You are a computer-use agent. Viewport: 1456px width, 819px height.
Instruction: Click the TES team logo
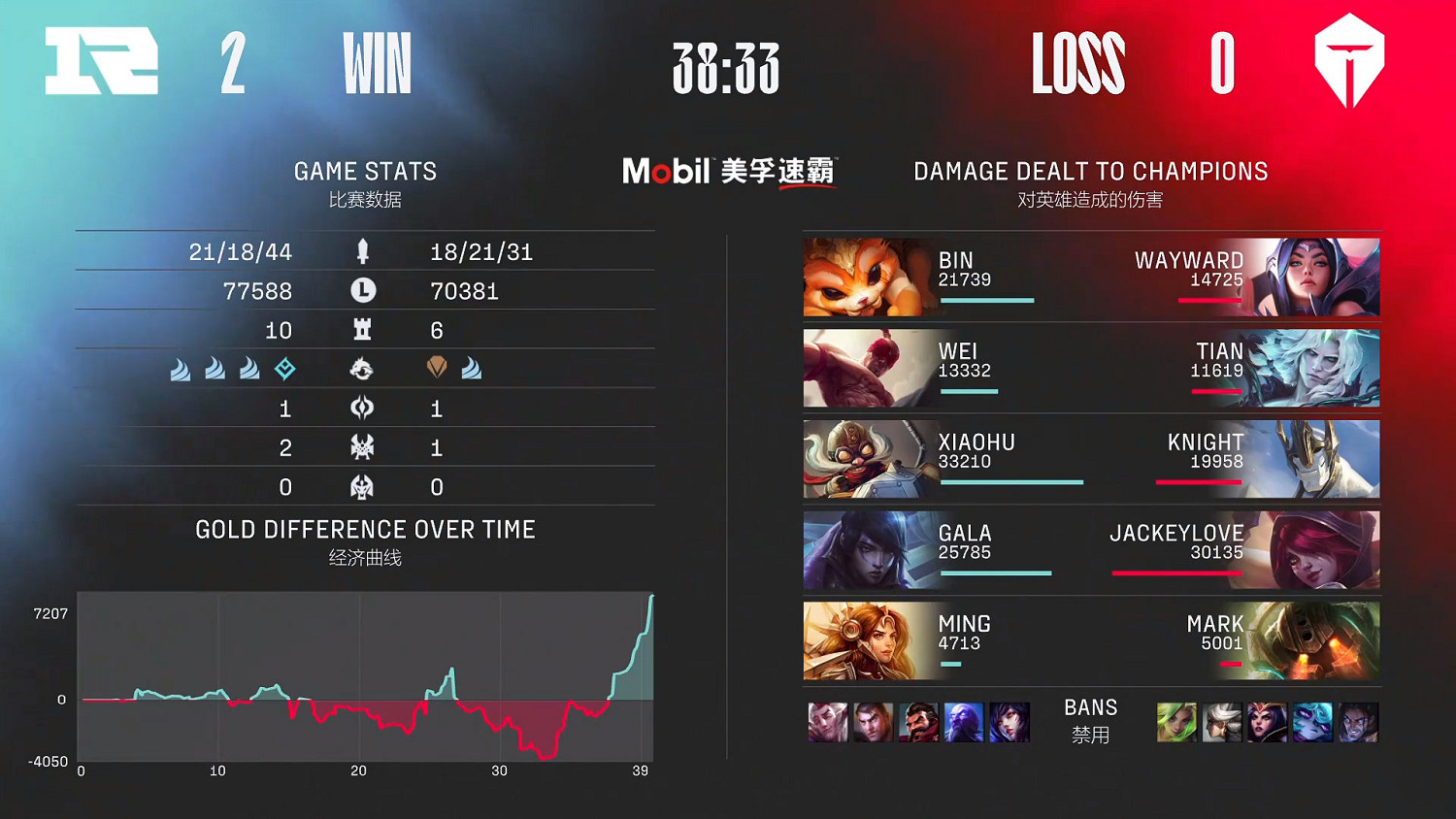[x=1349, y=60]
